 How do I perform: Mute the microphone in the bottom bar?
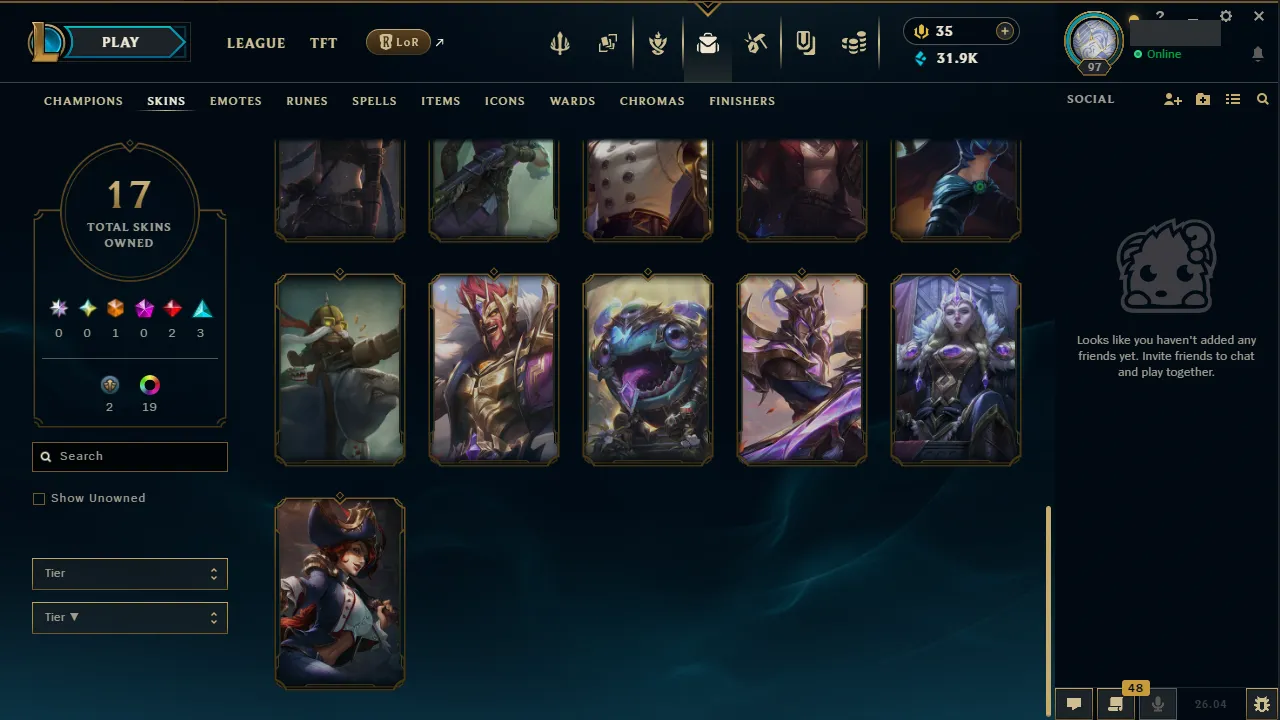pos(1157,703)
